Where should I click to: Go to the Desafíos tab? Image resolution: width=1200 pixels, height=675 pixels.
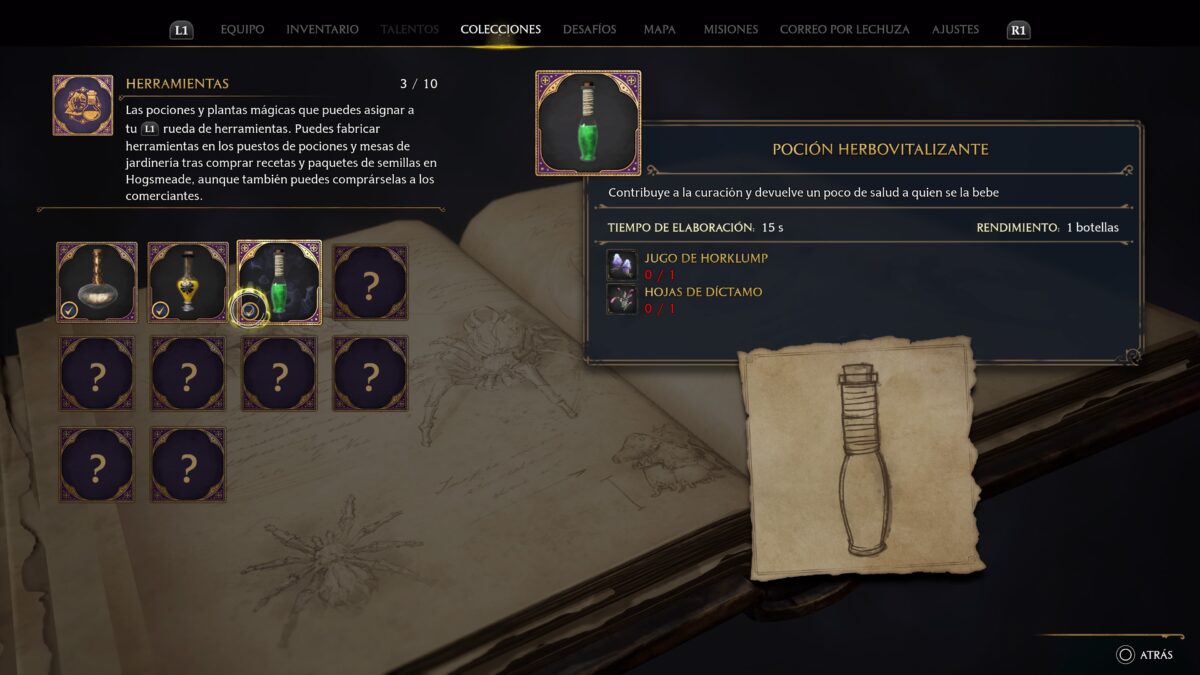pyautogui.click(x=589, y=30)
